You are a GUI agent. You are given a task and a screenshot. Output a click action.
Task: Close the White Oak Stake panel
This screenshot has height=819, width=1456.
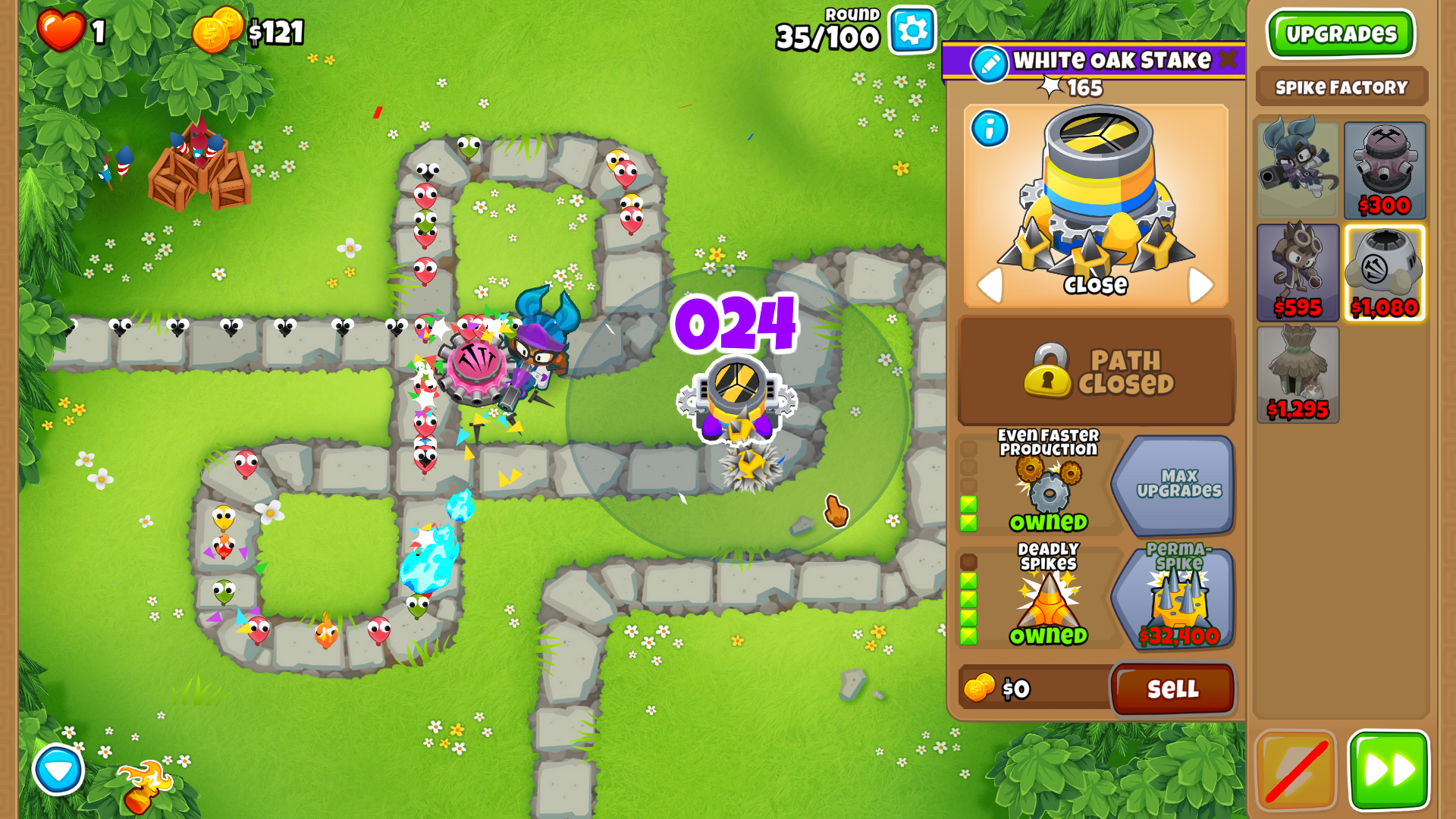[1228, 59]
